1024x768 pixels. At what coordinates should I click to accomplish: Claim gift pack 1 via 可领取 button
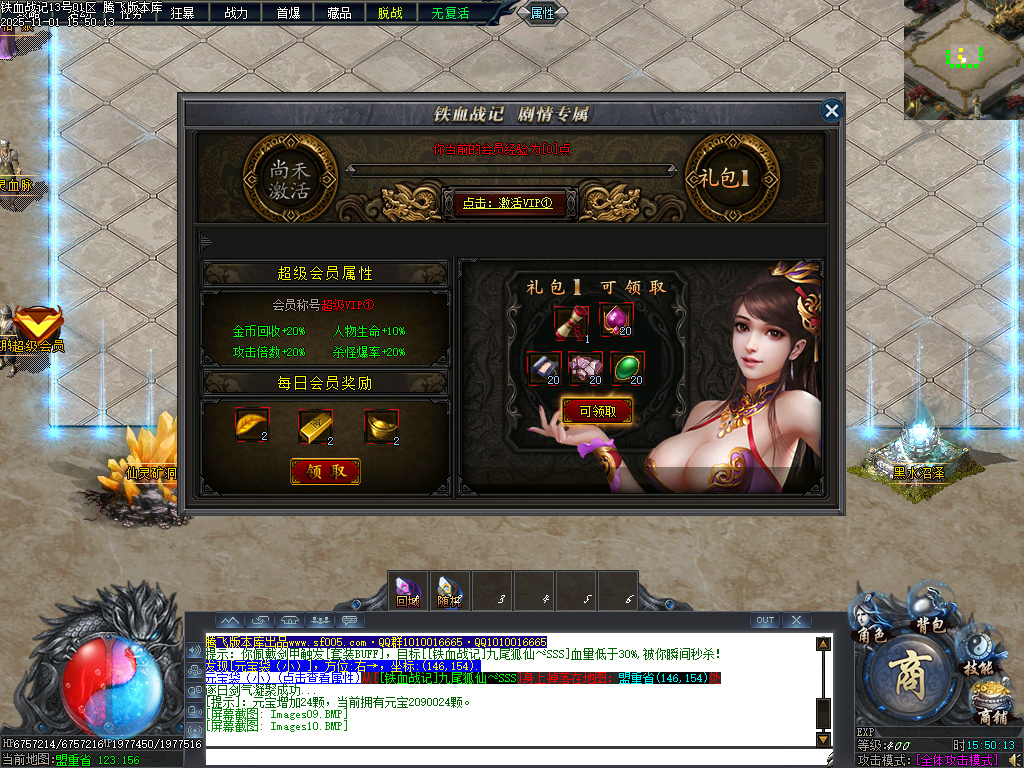[597, 410]
